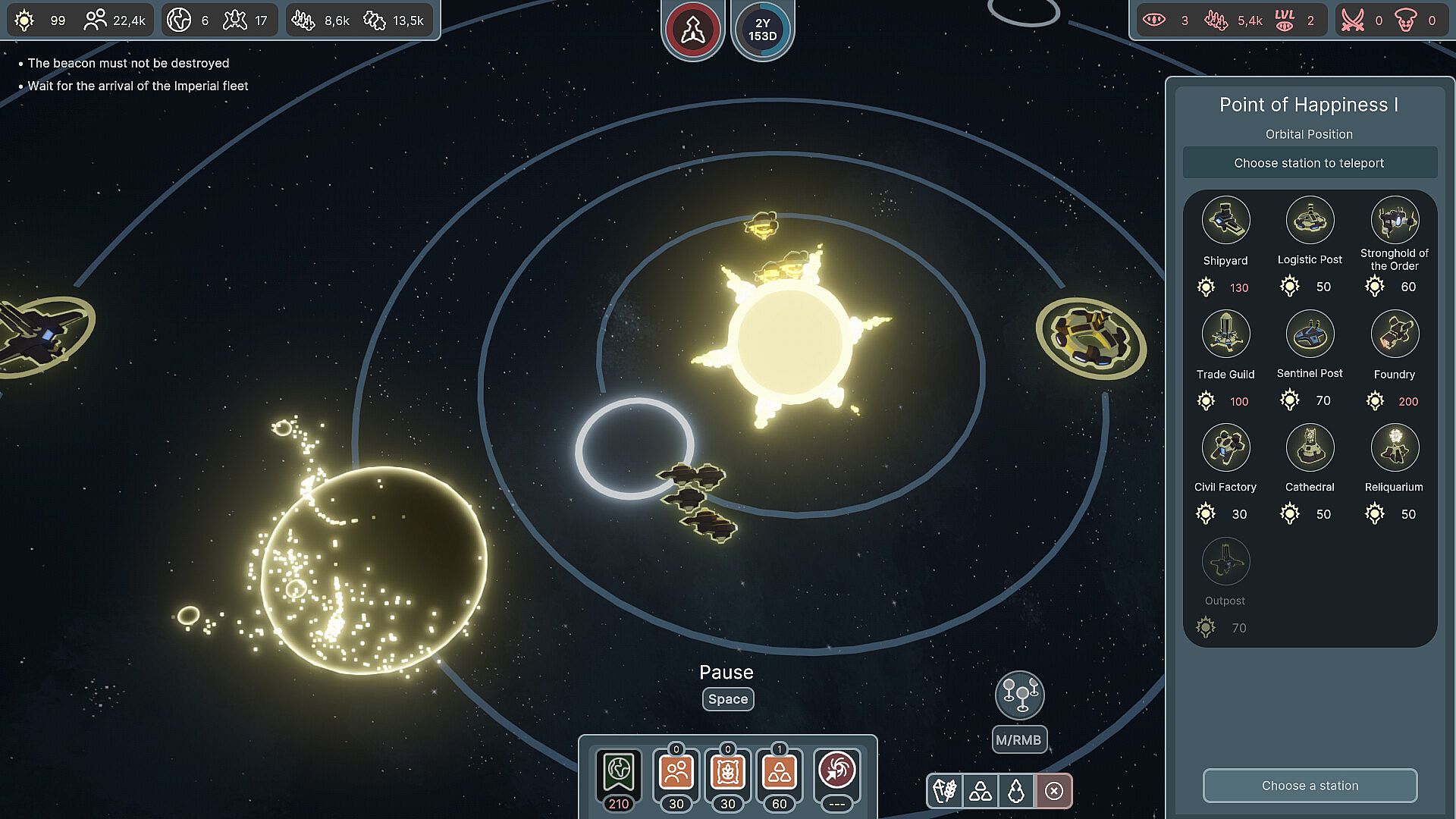Pick the Civil Factory station
1456x819 pixels.
1225,448
